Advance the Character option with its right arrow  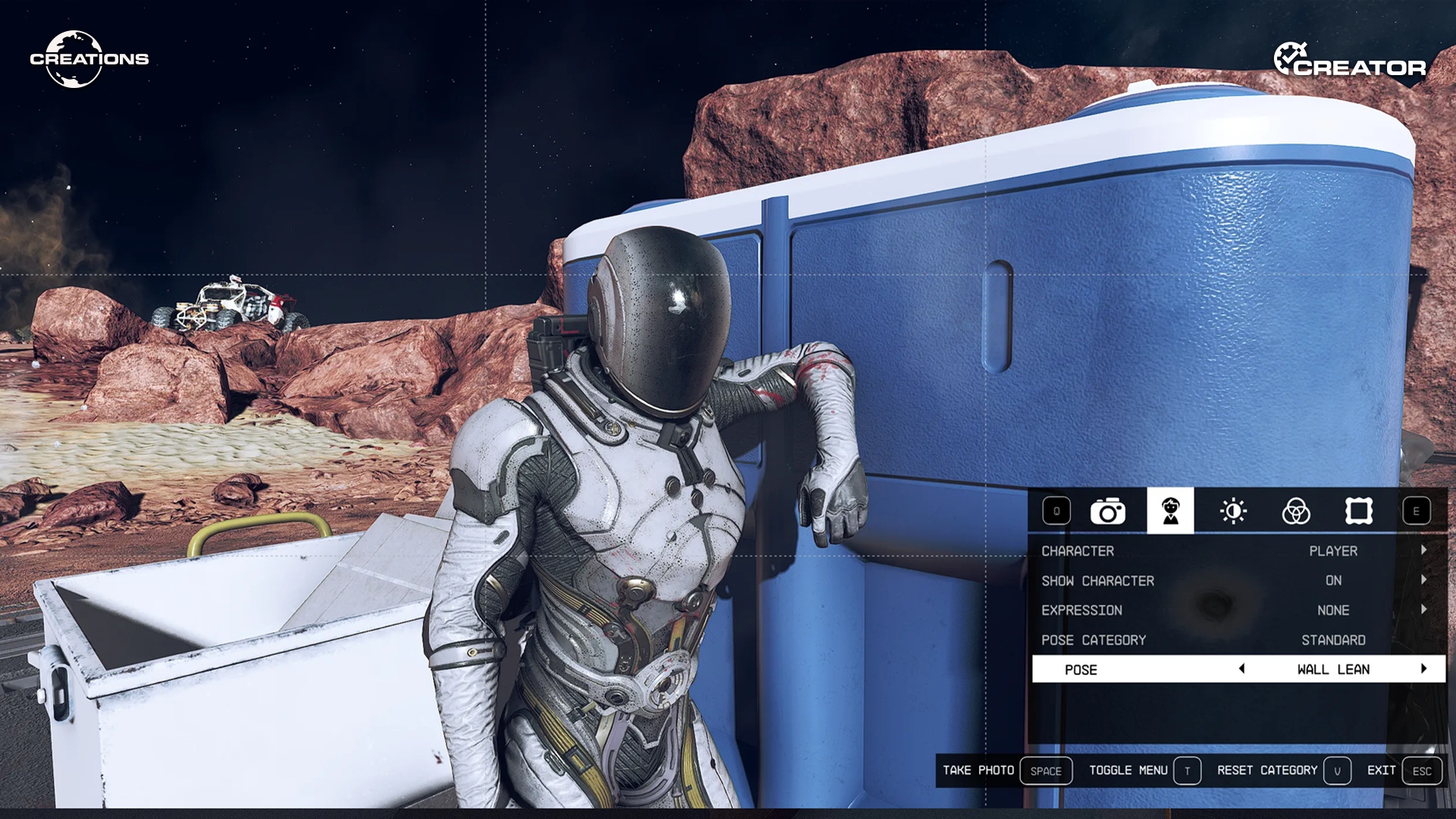click(x=1423, y=551)
